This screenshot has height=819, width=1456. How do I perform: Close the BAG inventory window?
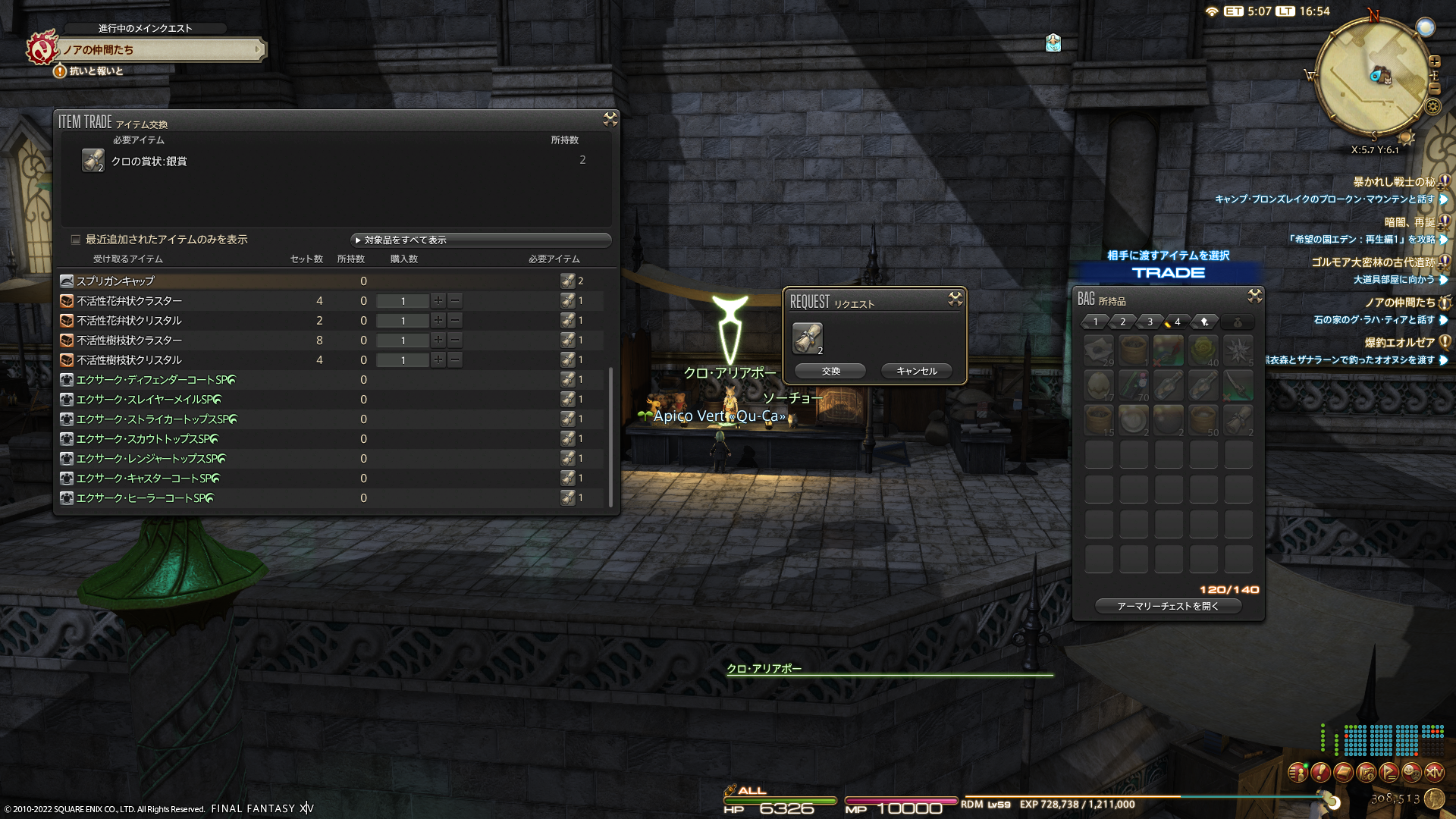pos(1254,296)
